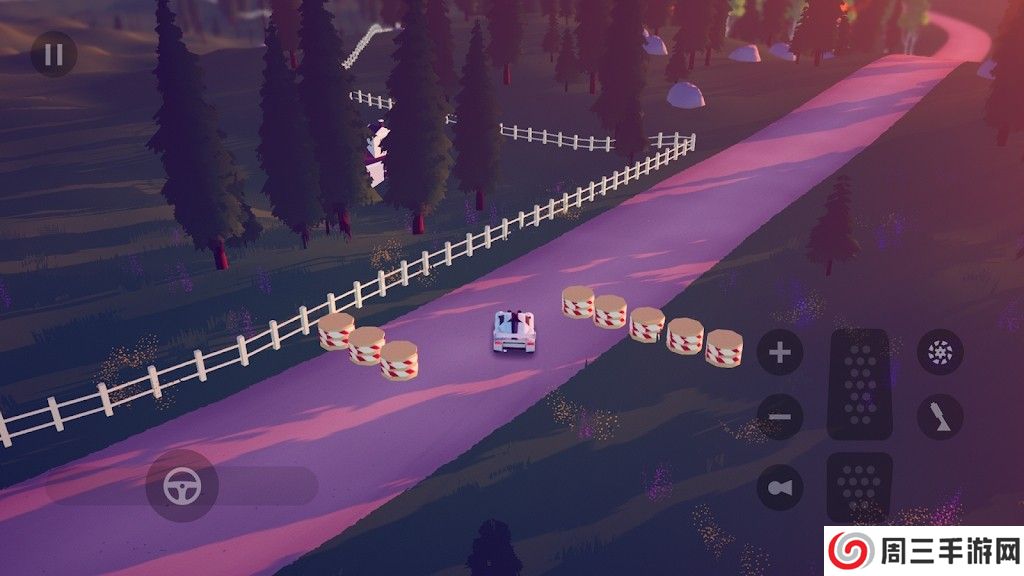Shift up with the plus button
Screen dimensions: 1024x576
[x=780, y=353]
